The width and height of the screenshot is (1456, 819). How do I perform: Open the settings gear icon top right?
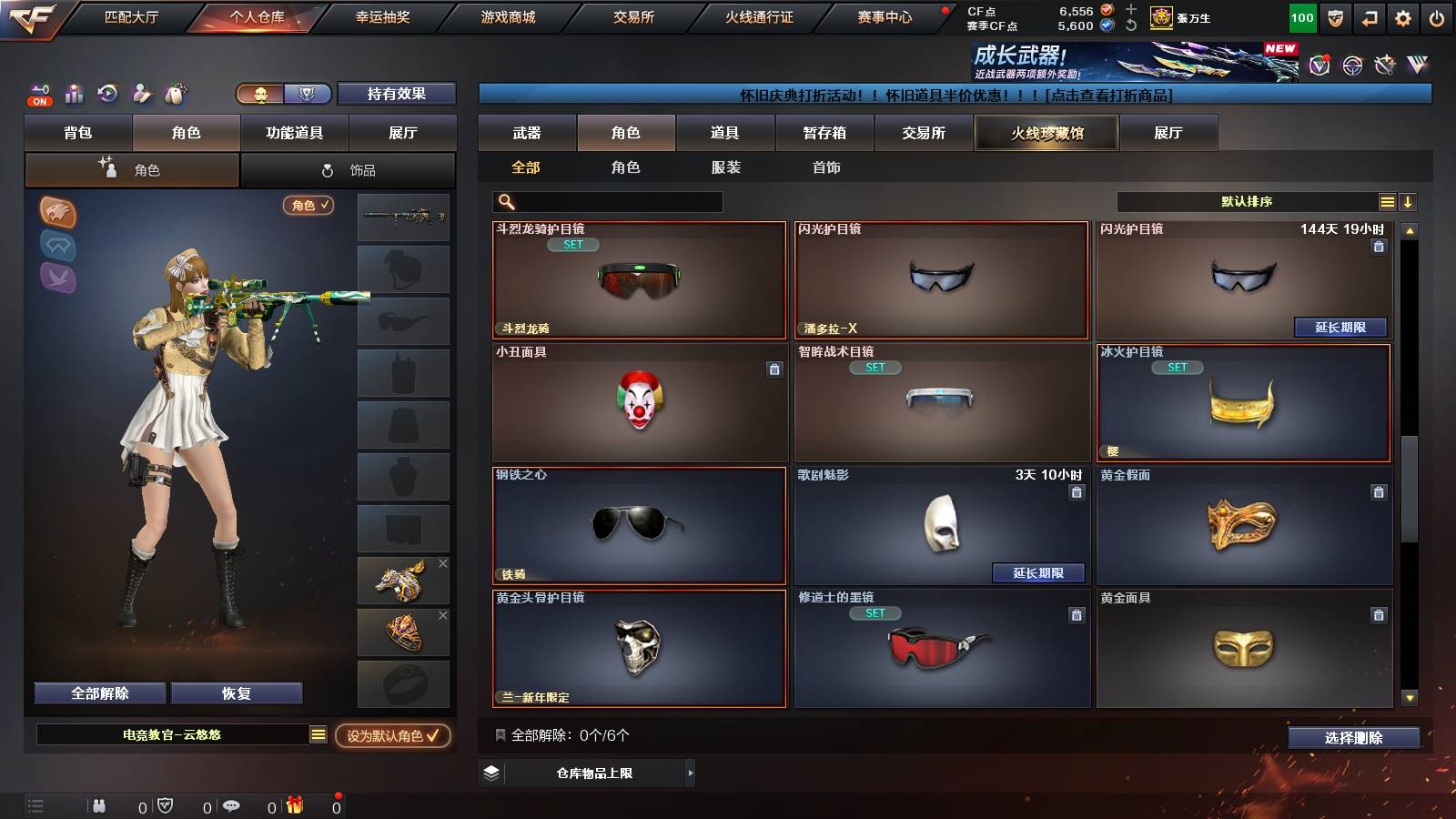1403,16
